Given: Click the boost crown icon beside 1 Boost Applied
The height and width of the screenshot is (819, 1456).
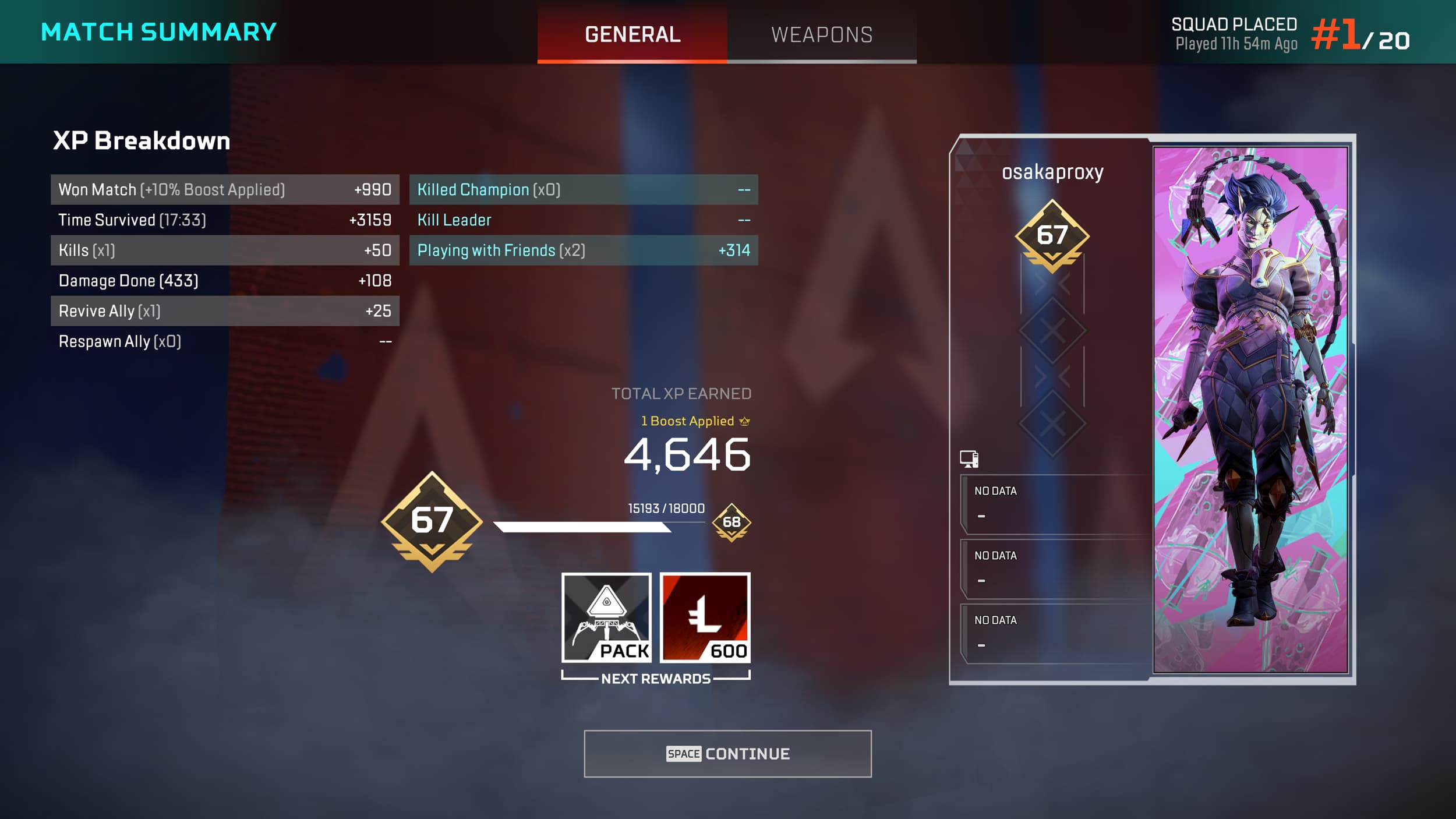Looking at the screenshot, I should click(x=746, y=420).
